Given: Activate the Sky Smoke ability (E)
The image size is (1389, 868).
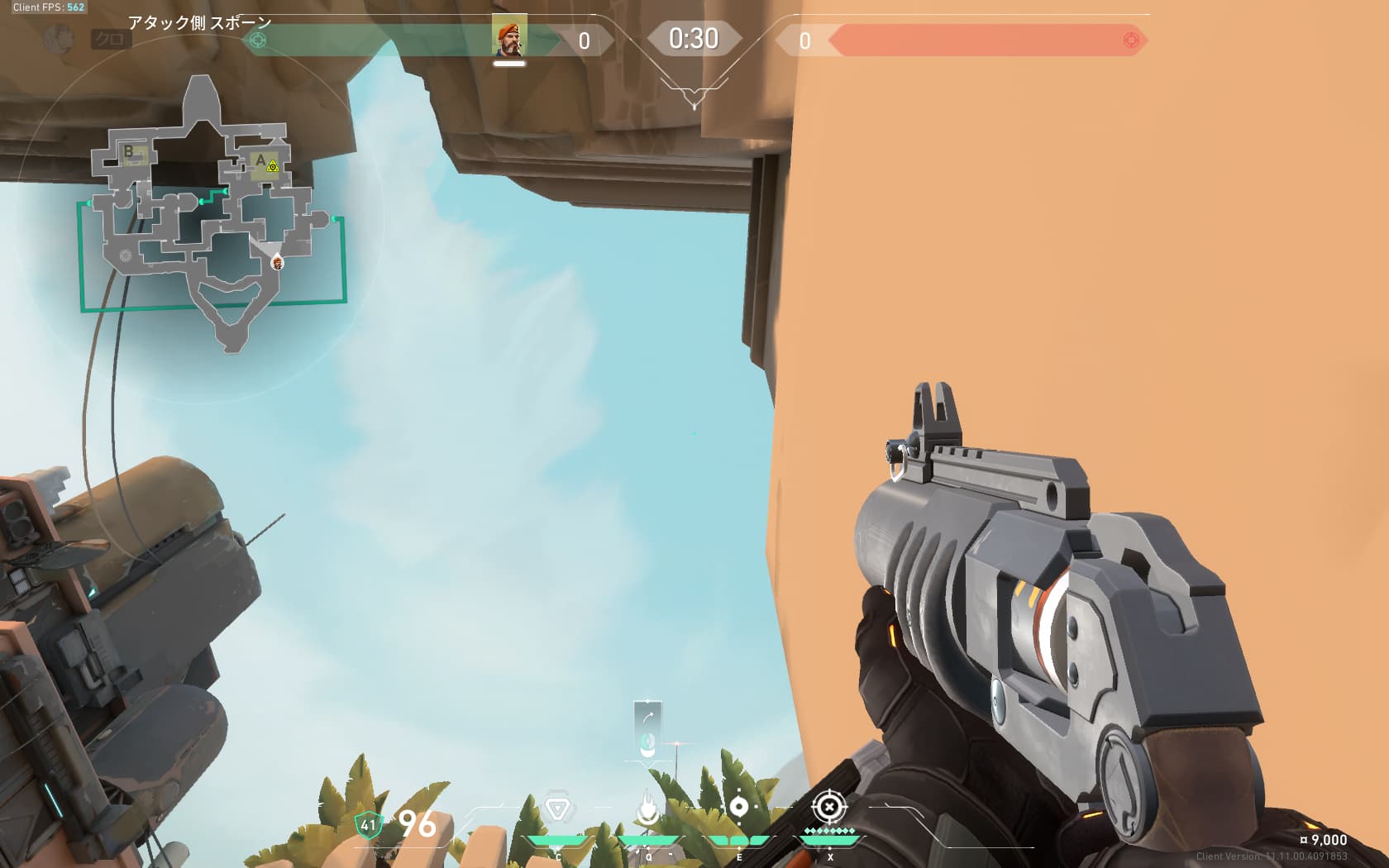Looking at the screenshot, I should [x=738, y=807].
